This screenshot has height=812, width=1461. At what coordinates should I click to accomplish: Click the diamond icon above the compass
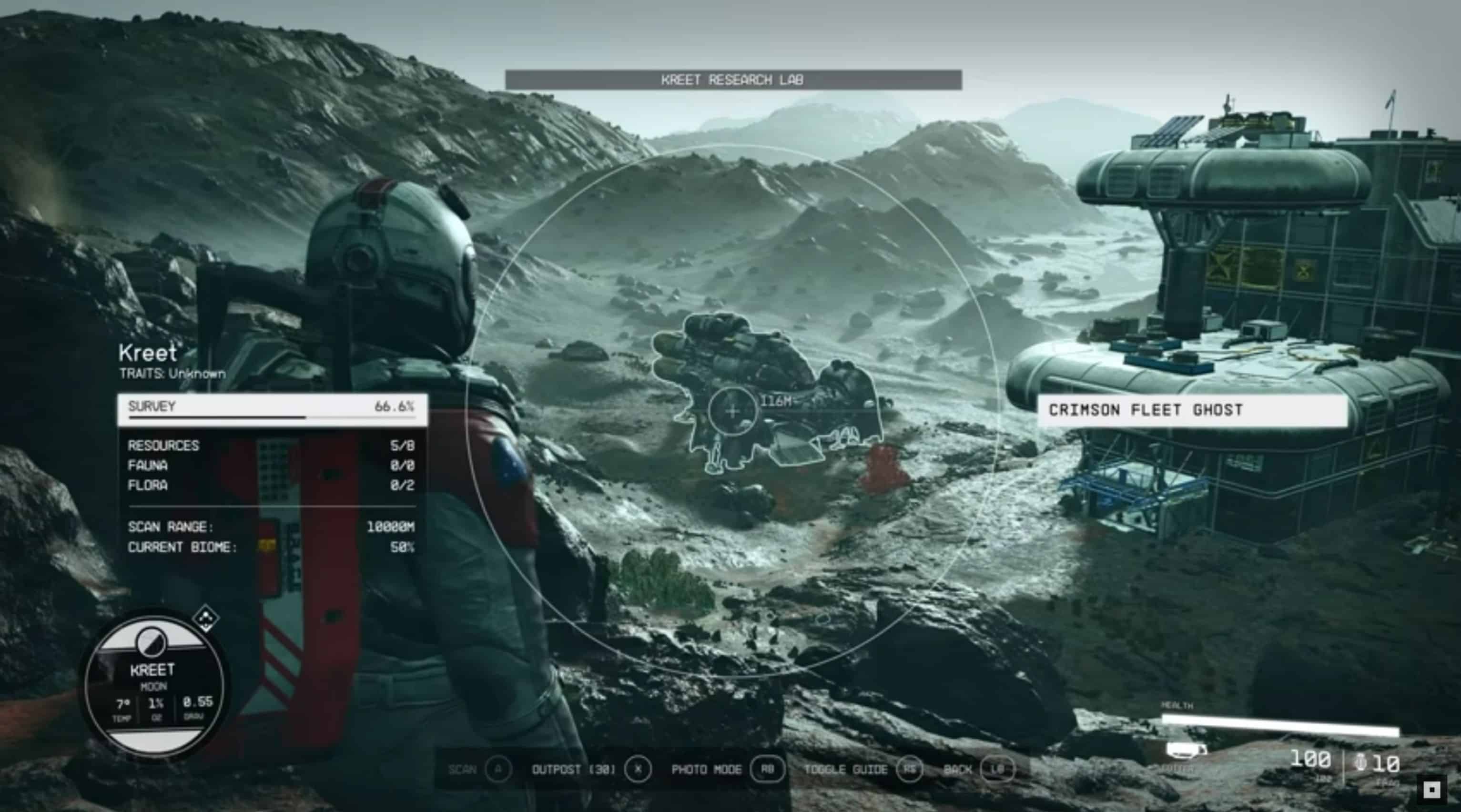point(206,618)
